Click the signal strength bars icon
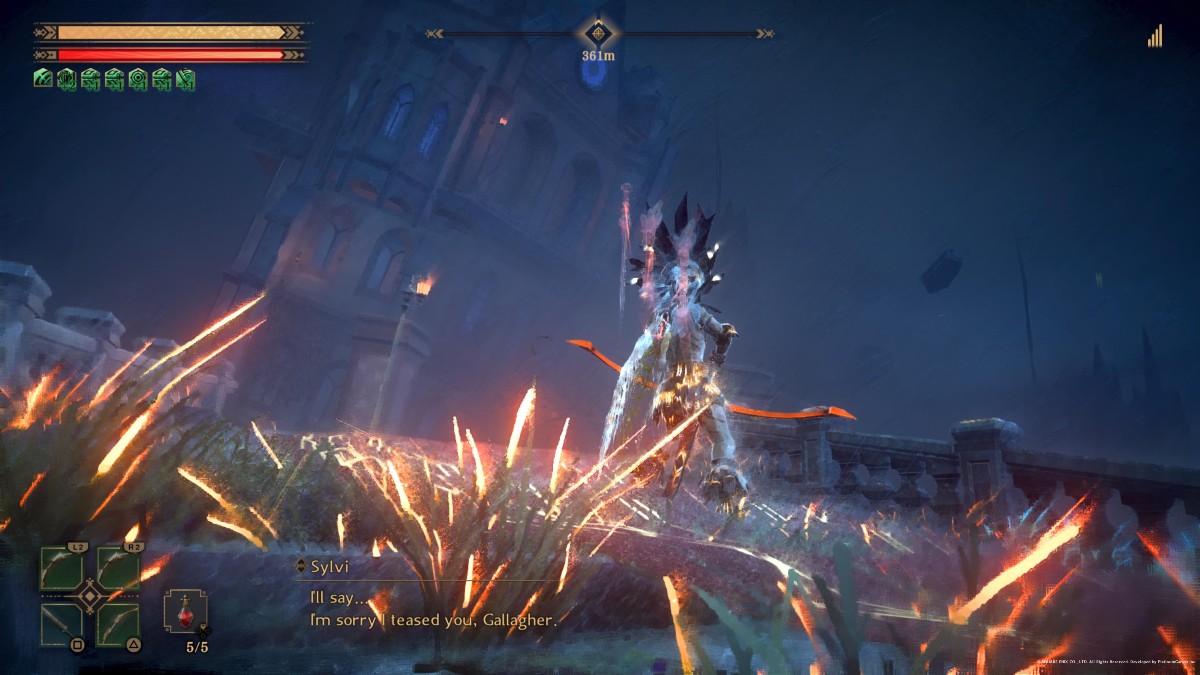The image size is (1200, 675). 1156,37
